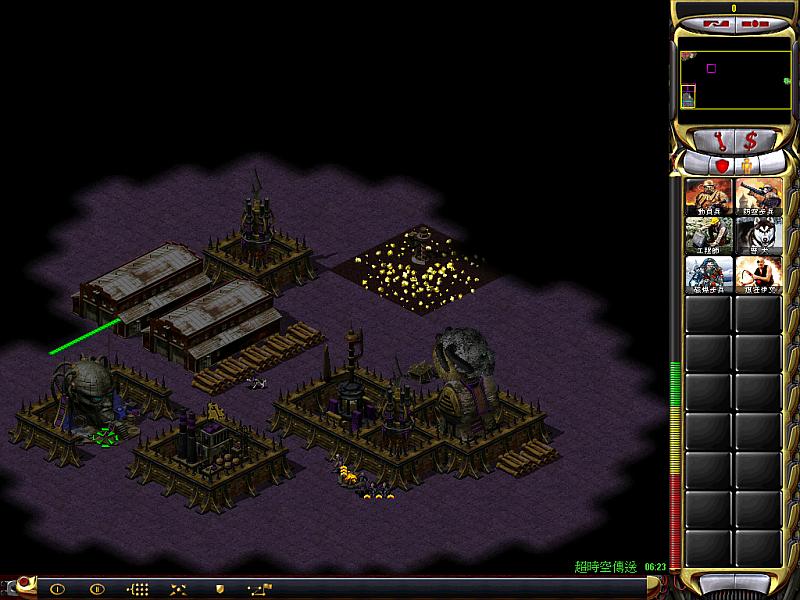This screenshot has width=800, height=600.
Task: Select the Engineer build icon
Action: coord(709,236)
